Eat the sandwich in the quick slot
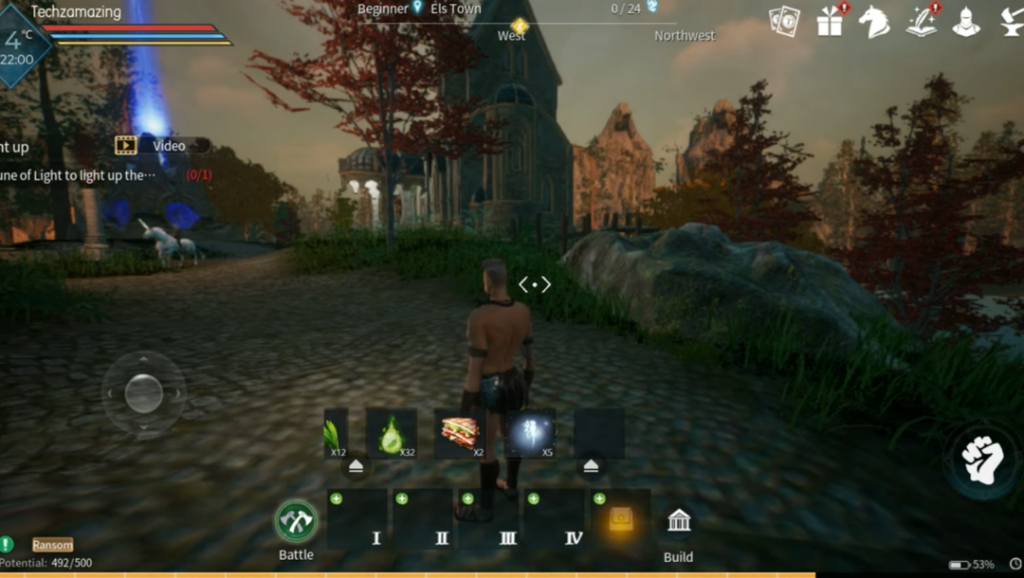This screenshot has height=578, width=1024. point(460,434)
